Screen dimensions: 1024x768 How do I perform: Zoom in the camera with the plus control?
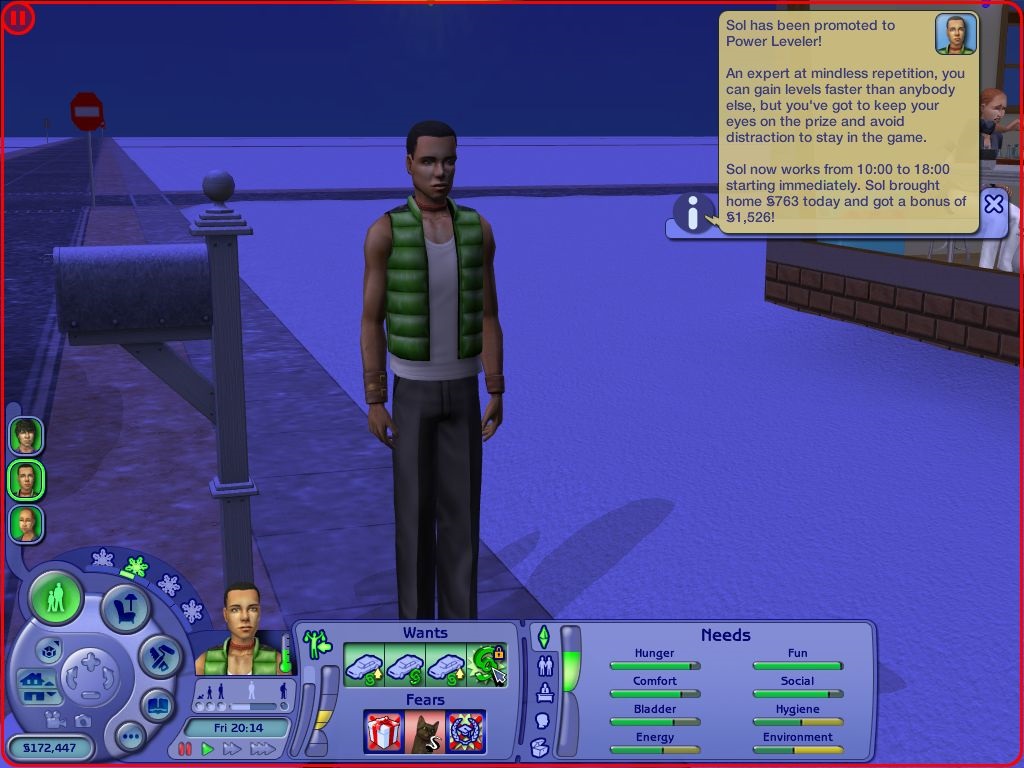pos(90,661)
